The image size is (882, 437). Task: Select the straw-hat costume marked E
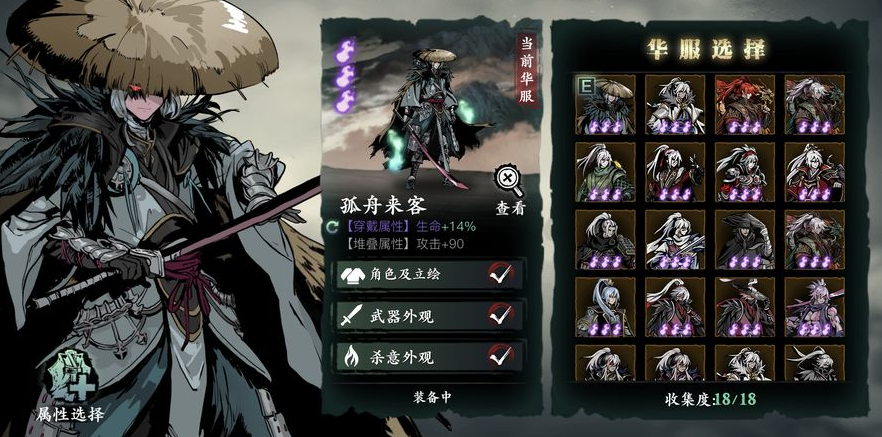pos(607,103)
